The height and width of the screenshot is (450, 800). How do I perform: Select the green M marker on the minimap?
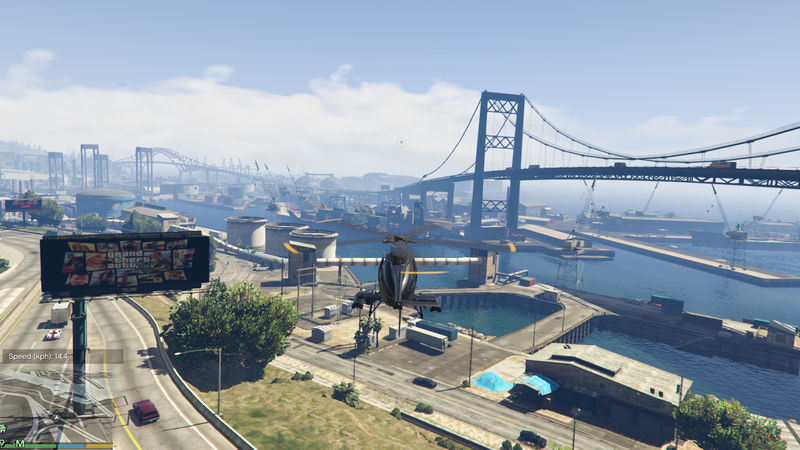pos(20,443)
